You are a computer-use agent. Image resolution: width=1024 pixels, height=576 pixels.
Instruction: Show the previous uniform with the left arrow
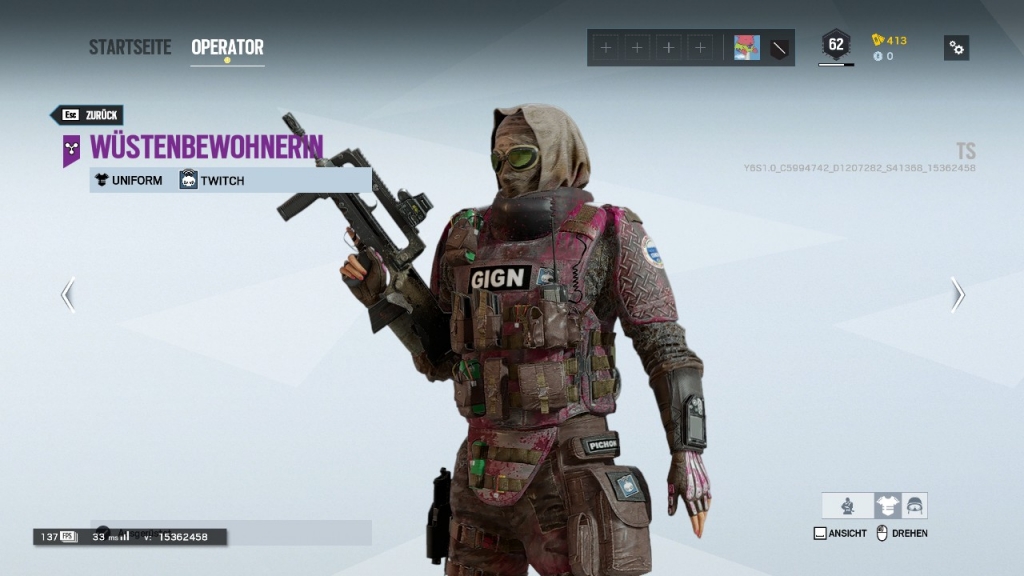[68, 295]
